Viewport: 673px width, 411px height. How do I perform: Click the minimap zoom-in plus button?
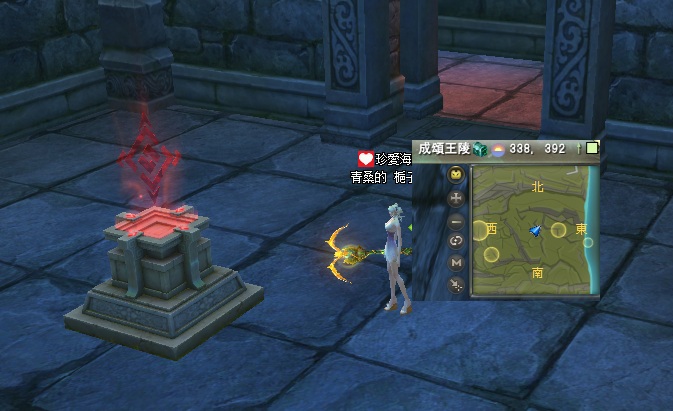(x=456, y=198)
